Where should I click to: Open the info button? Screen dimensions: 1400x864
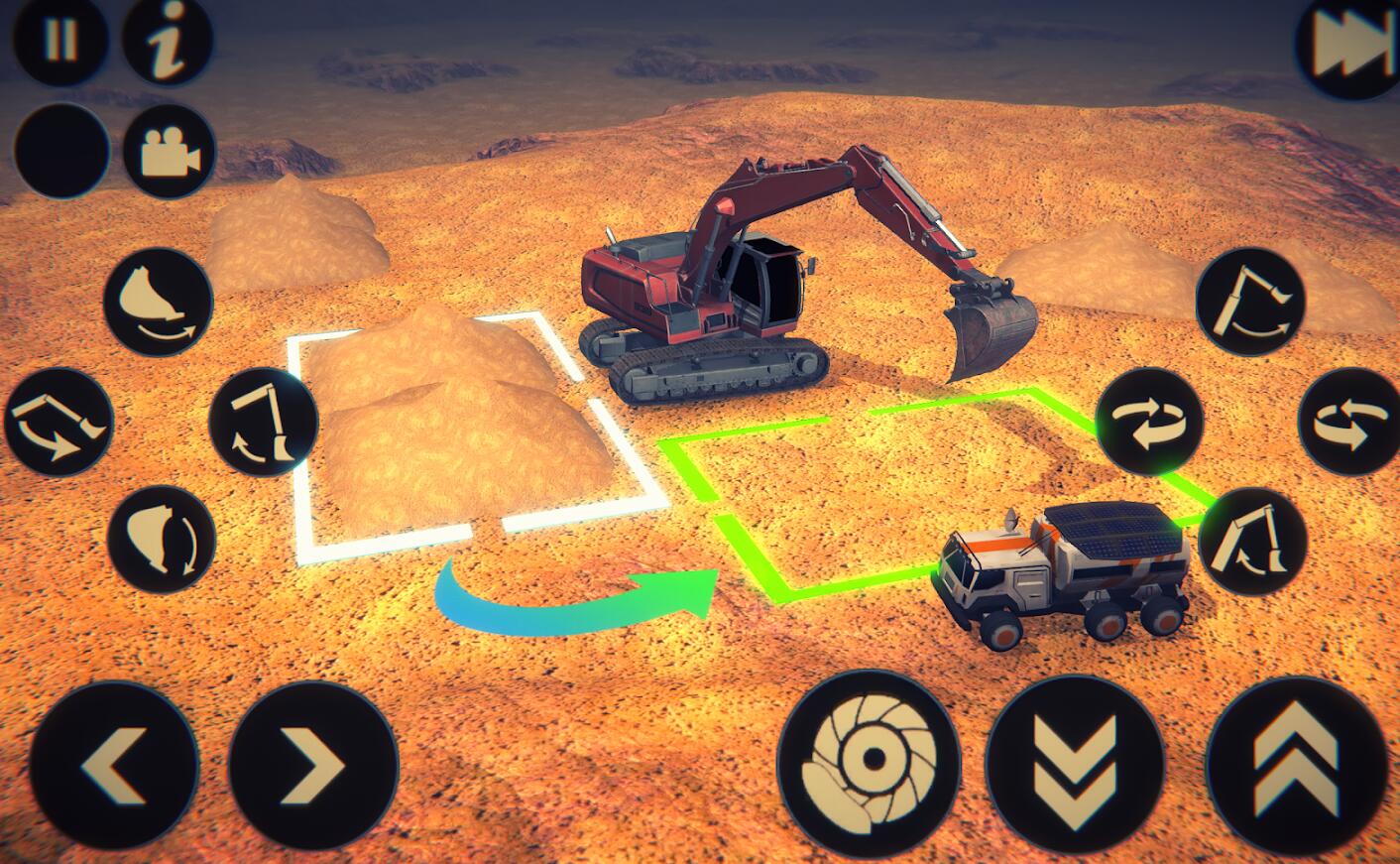pyautogui.click(x=168, y=40)
